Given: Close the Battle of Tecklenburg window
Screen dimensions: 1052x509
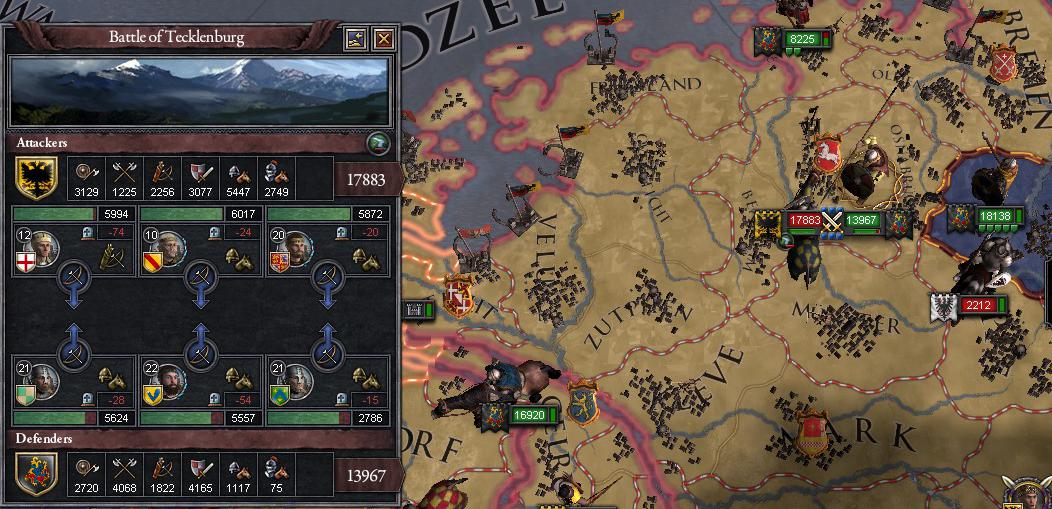Looking at the screenshot, I should coord(383,39).
